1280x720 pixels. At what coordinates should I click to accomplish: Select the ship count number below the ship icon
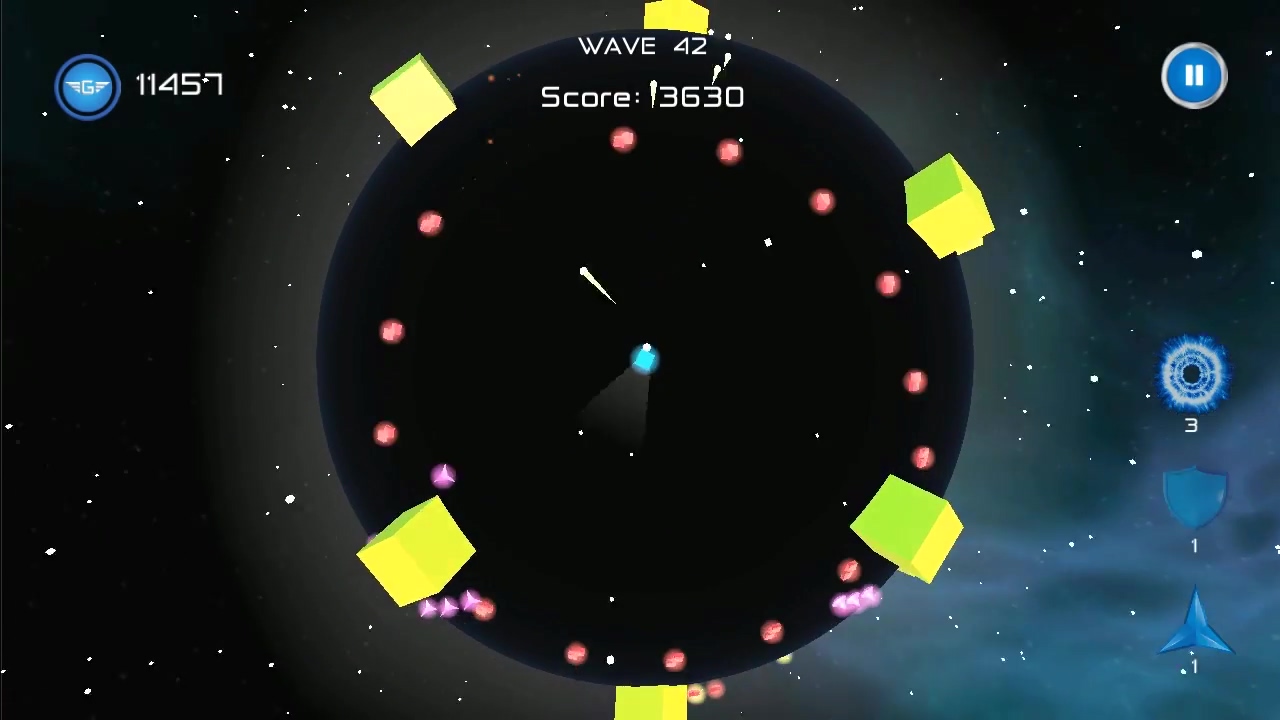click(x=1194, y=667)
